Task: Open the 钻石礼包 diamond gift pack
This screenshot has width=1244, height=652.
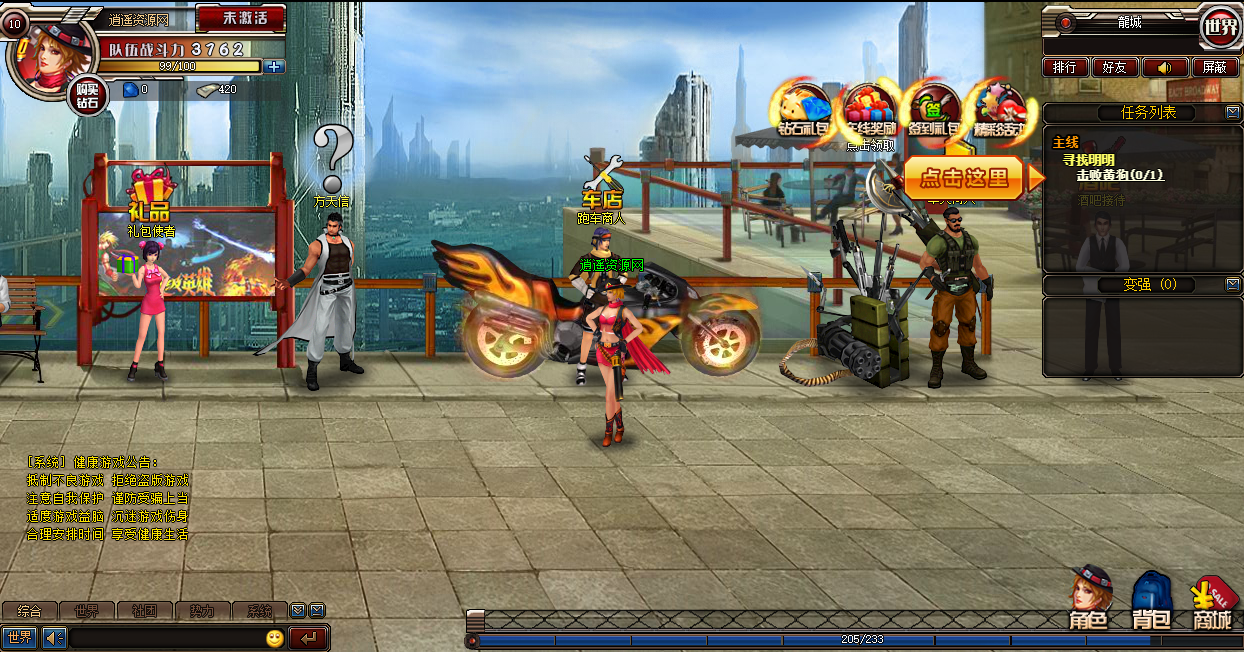Action: tap(804, 110)
